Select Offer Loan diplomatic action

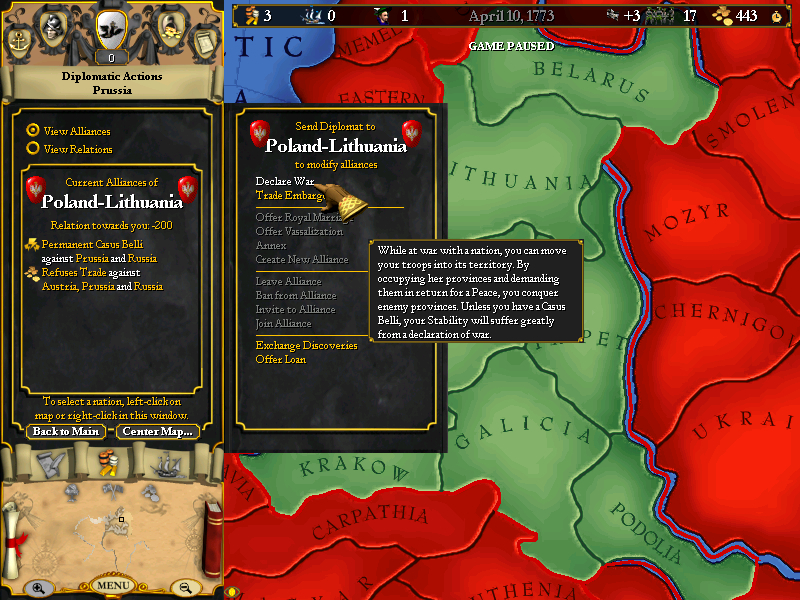280,359
